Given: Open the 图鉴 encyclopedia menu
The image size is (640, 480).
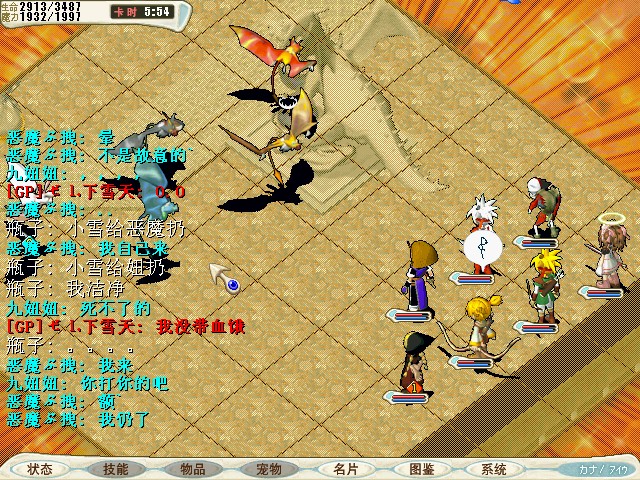Looking at the screenshot, I should [421, 469].
